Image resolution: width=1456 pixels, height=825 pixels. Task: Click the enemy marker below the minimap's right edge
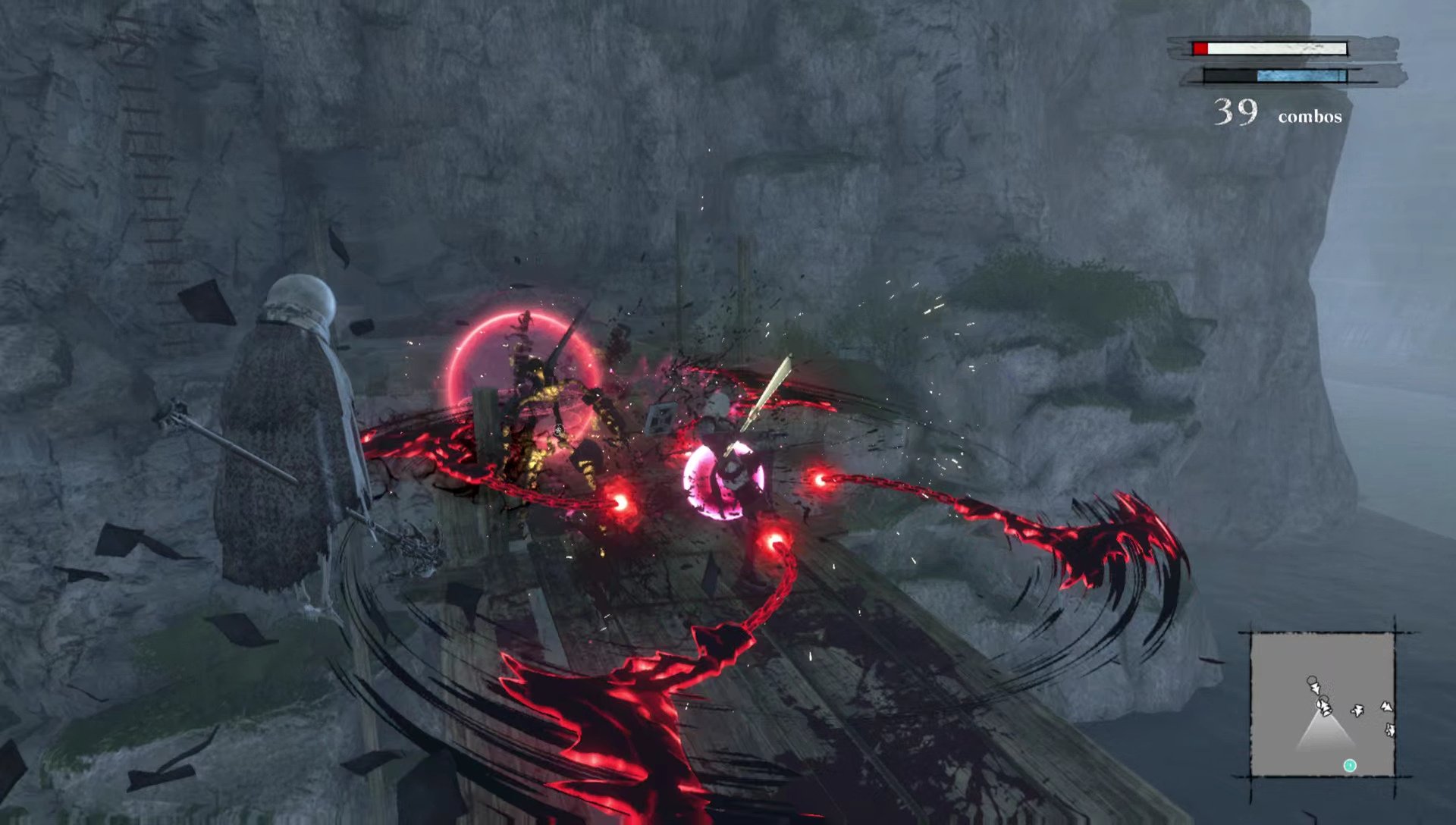[1391, 730]
